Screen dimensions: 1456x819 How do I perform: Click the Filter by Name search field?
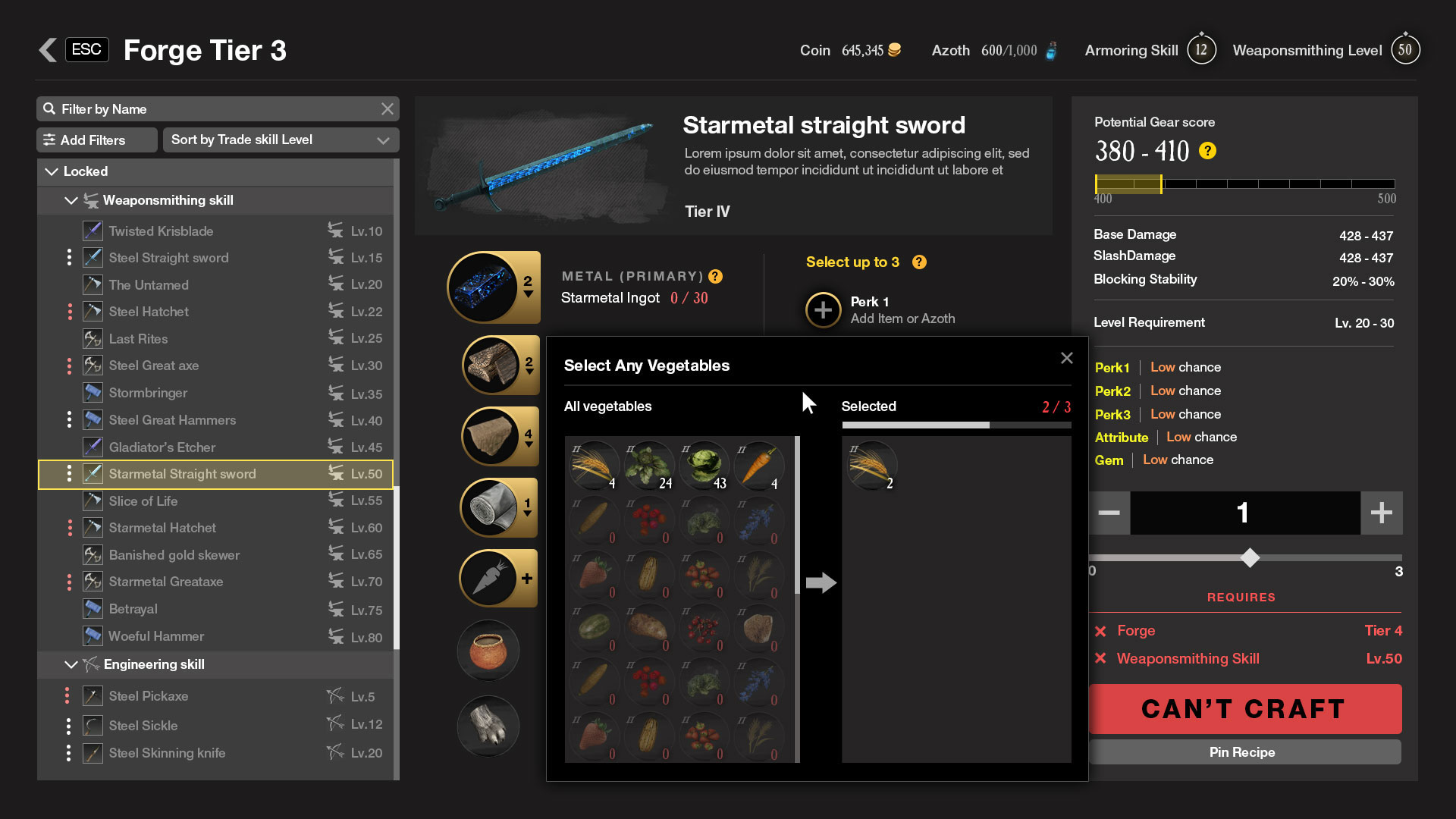pyautogui.click(x=216, y=109)
